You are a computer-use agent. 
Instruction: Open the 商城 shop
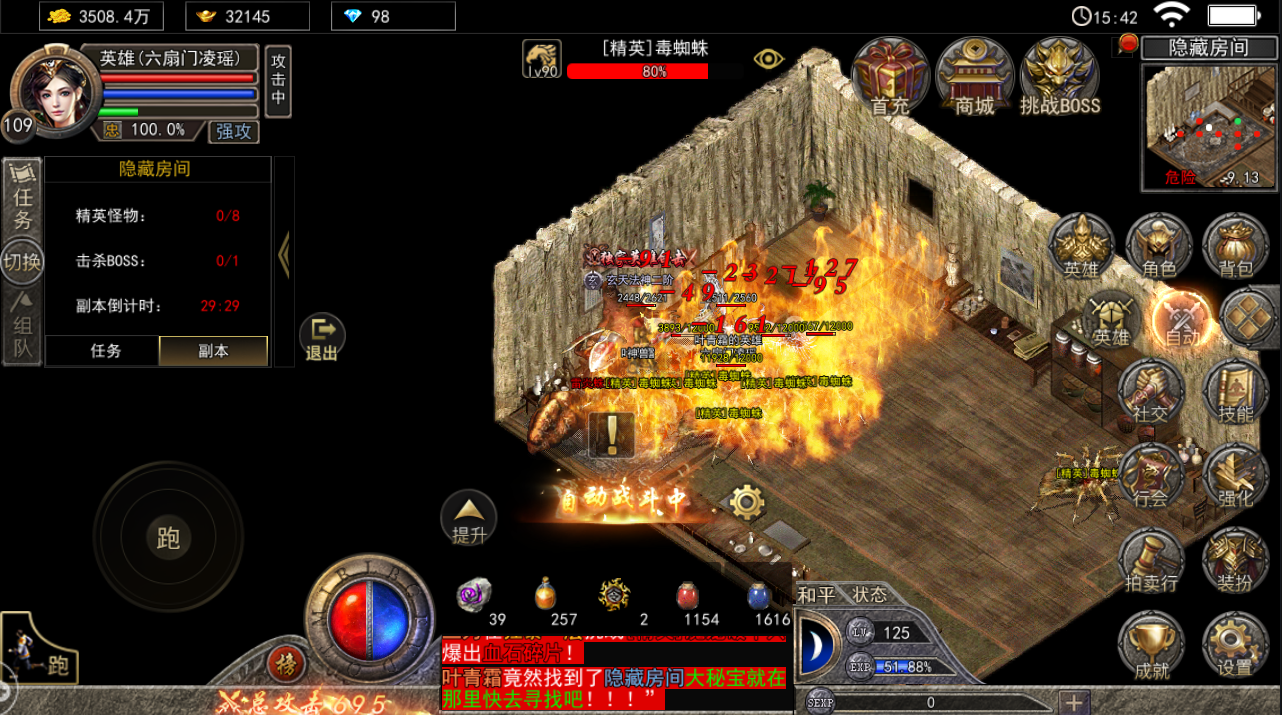(x=974, y=77)
